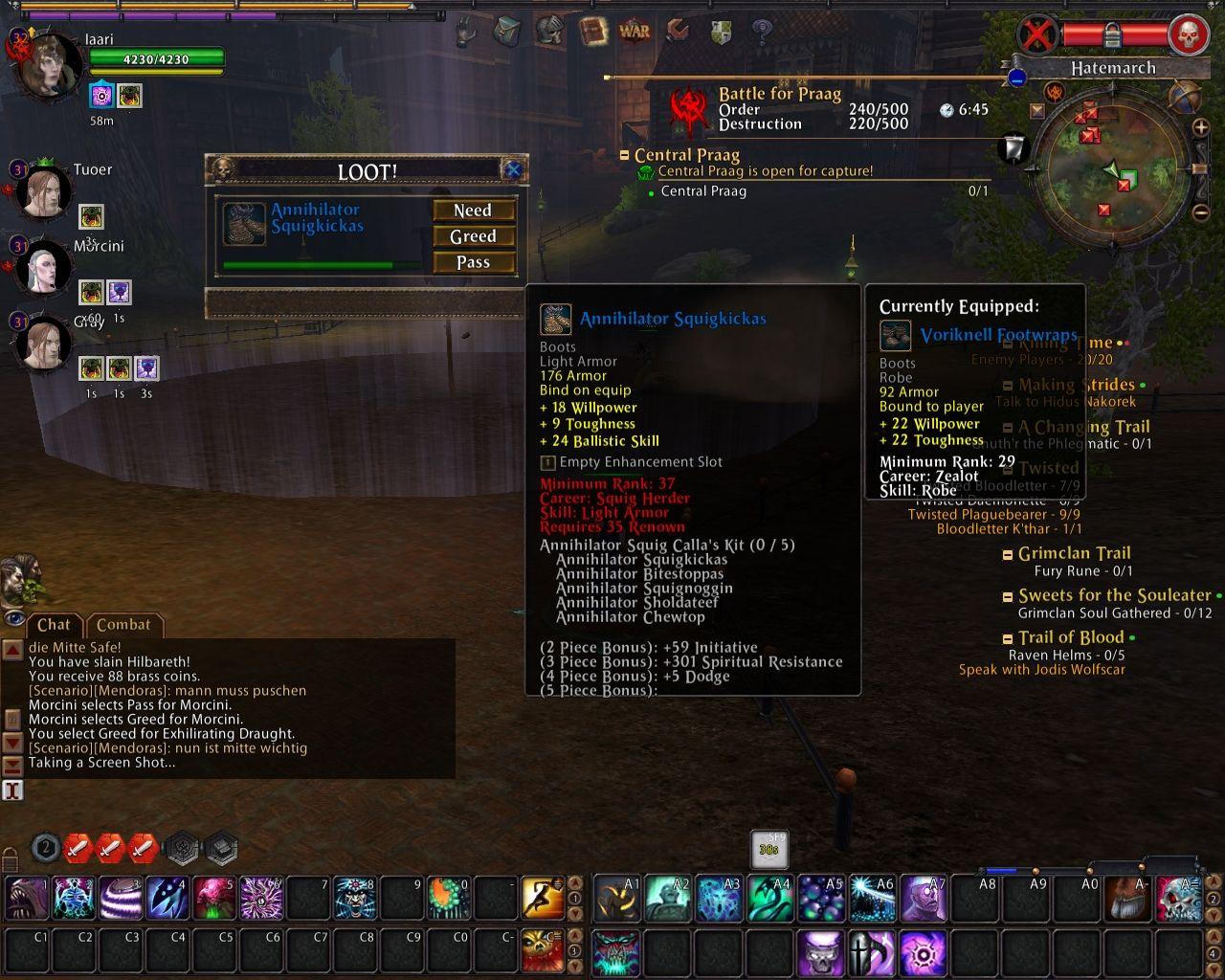
Task: Open the backpack from the top menu
Action: (x=506, y=31)
